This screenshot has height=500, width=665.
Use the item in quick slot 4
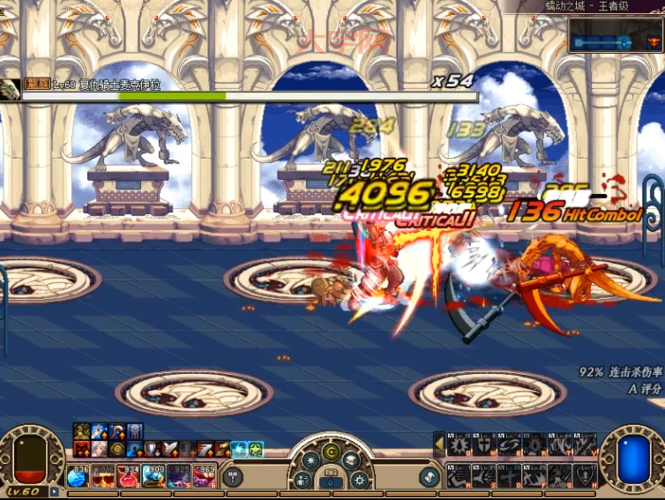pos(154,475)
